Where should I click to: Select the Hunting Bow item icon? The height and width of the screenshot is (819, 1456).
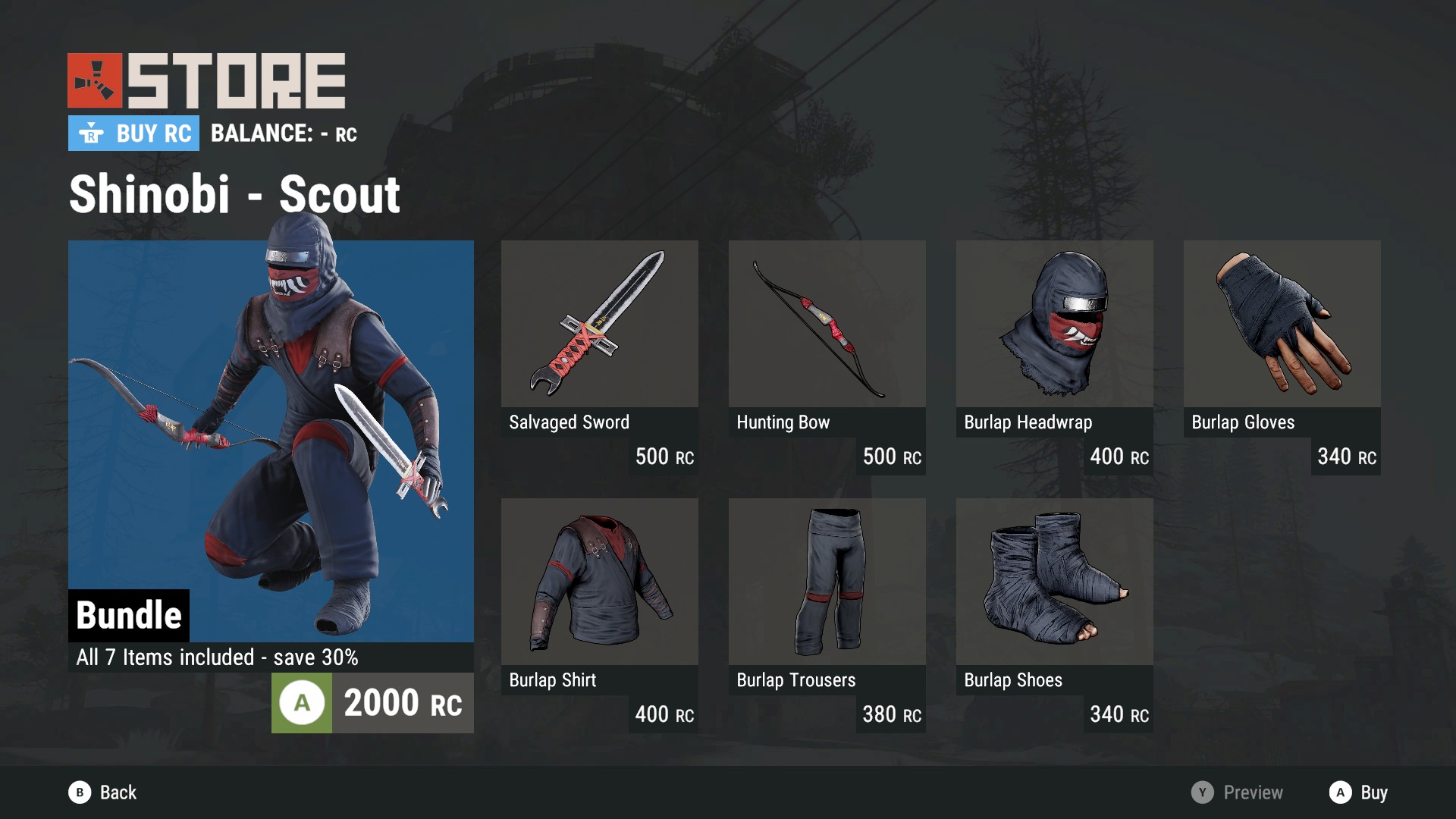click(827, 325)
